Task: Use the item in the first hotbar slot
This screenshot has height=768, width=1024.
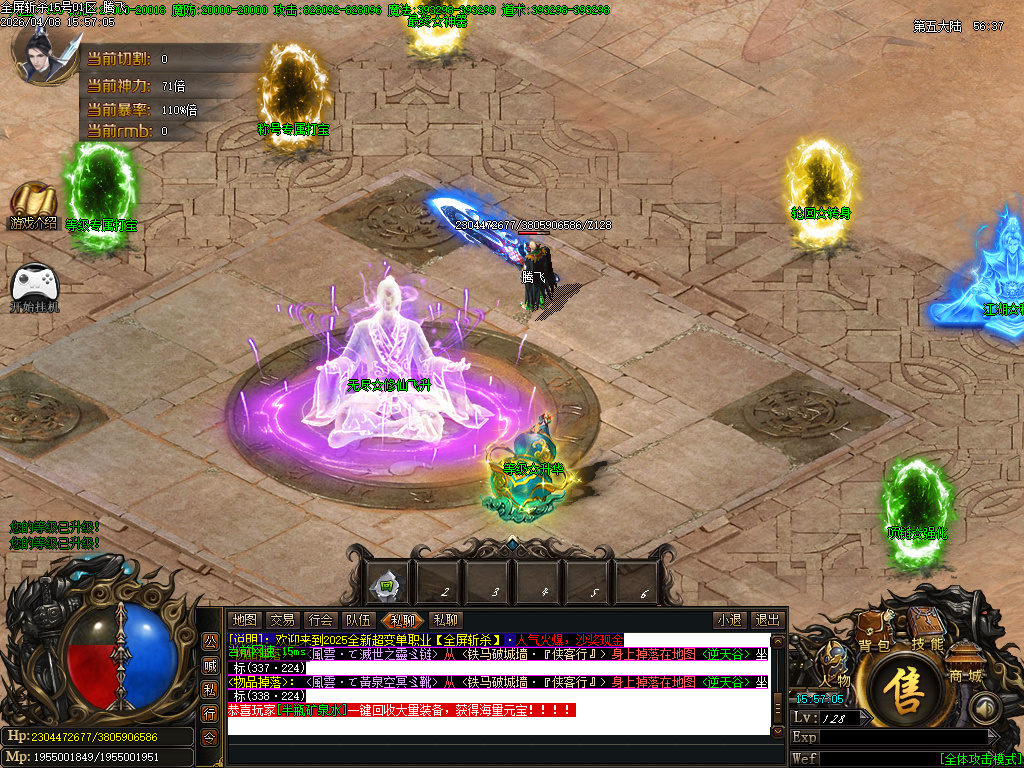Action: (386, 584)
